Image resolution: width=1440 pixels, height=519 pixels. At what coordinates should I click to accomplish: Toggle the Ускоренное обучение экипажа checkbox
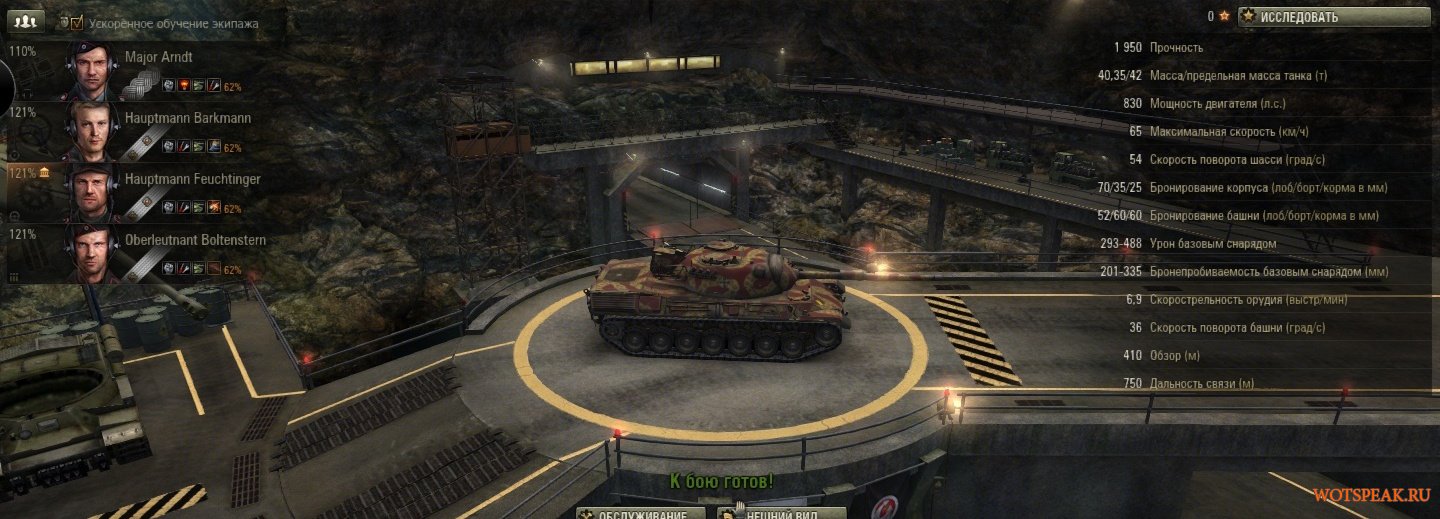tap(77, 22)
